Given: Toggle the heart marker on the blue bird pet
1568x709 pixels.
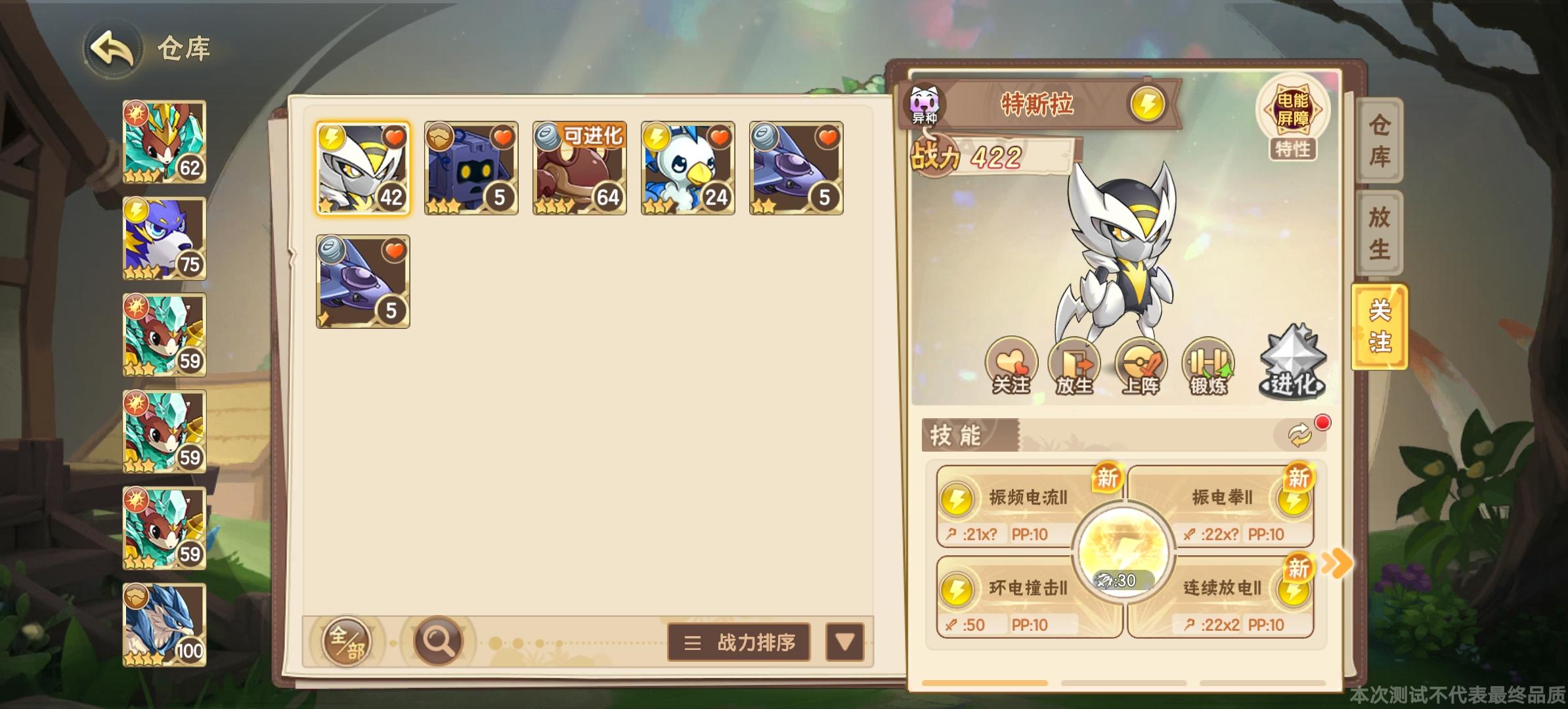Looking at the screenshot, I should click(720, 135).
